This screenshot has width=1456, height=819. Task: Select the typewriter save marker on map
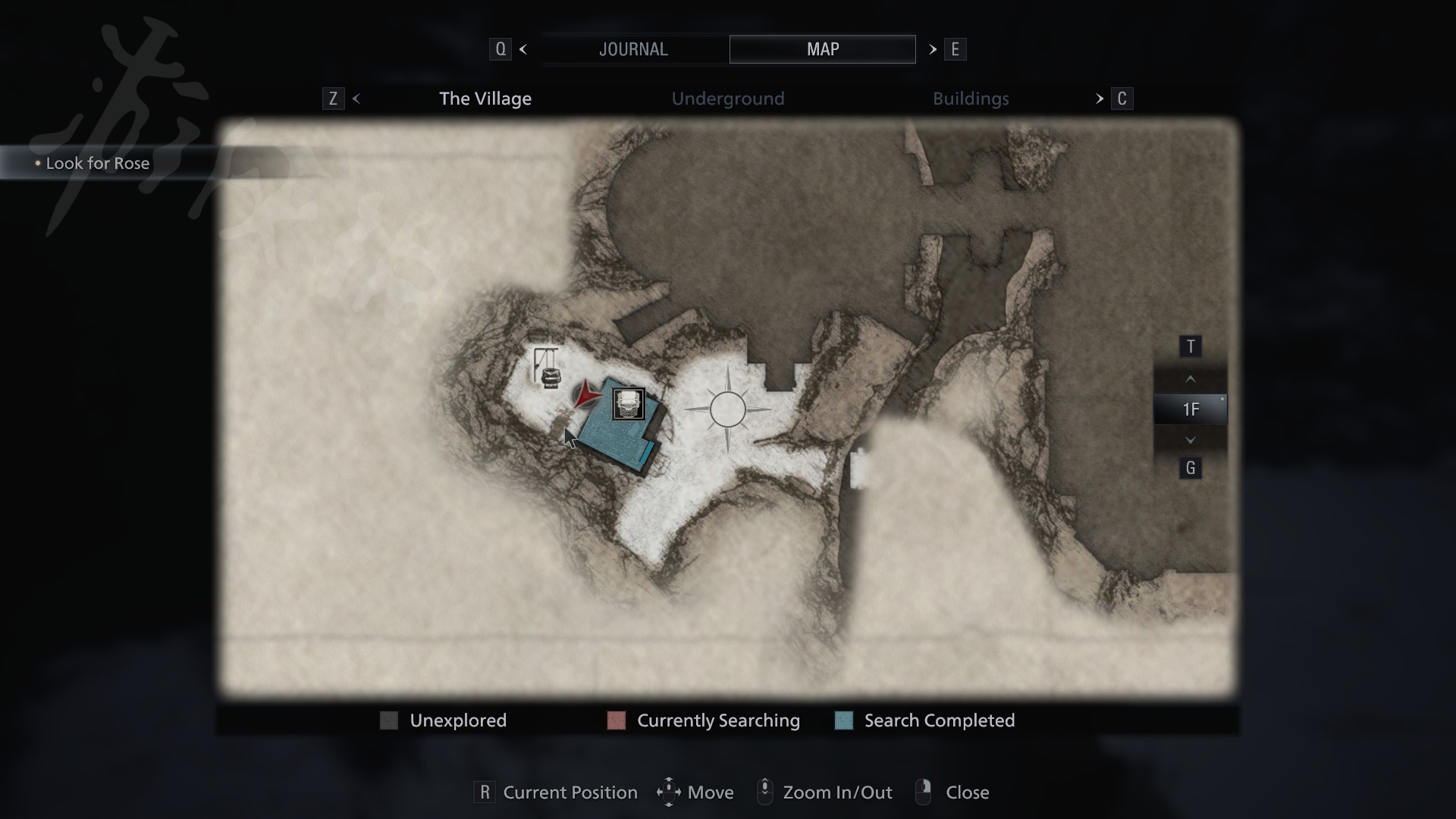coord(628,404)
